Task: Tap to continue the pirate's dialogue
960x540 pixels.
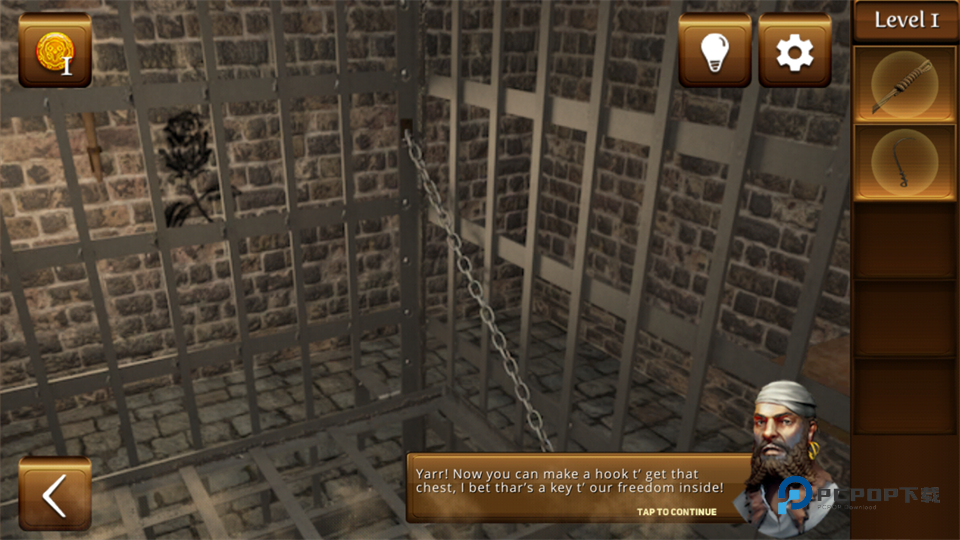Action: tap(677, 512)
